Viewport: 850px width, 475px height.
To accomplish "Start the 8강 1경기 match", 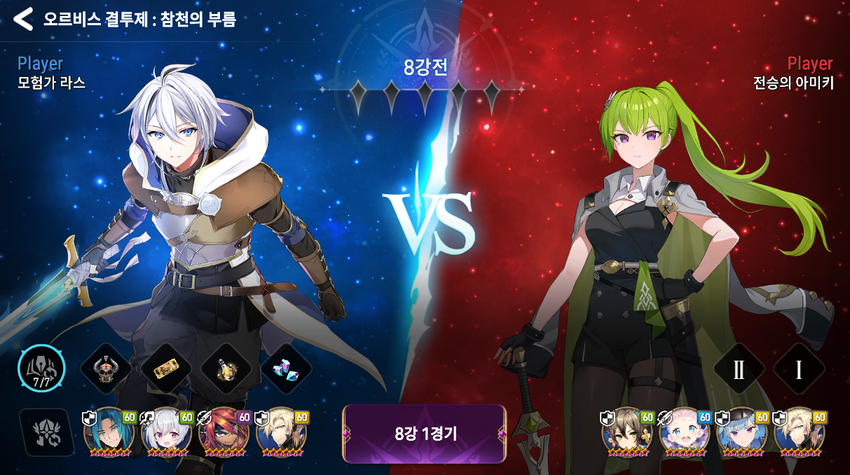I will point(425,433).
